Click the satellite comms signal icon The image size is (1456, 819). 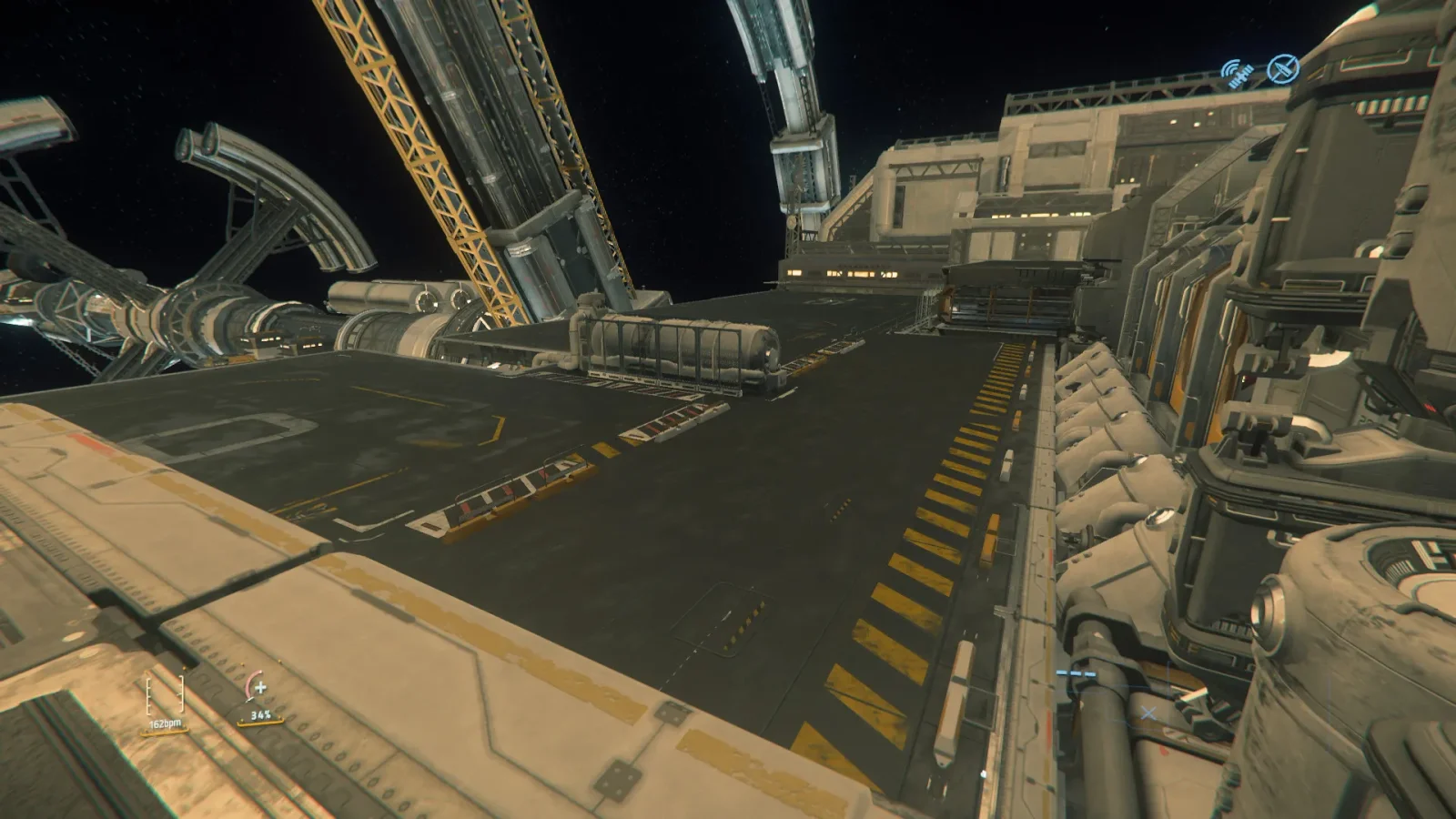1238,74
